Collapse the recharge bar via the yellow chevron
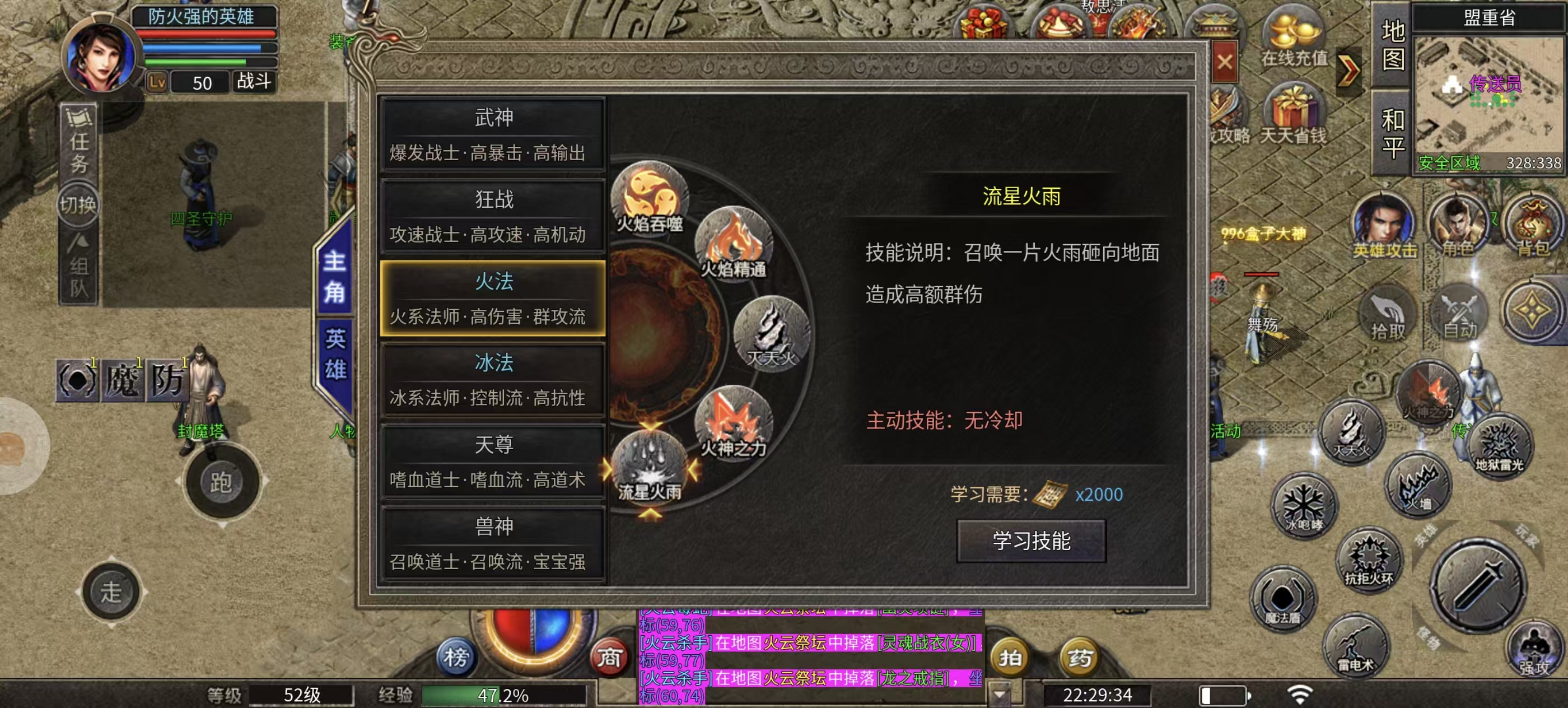 tap(1349, 68)
